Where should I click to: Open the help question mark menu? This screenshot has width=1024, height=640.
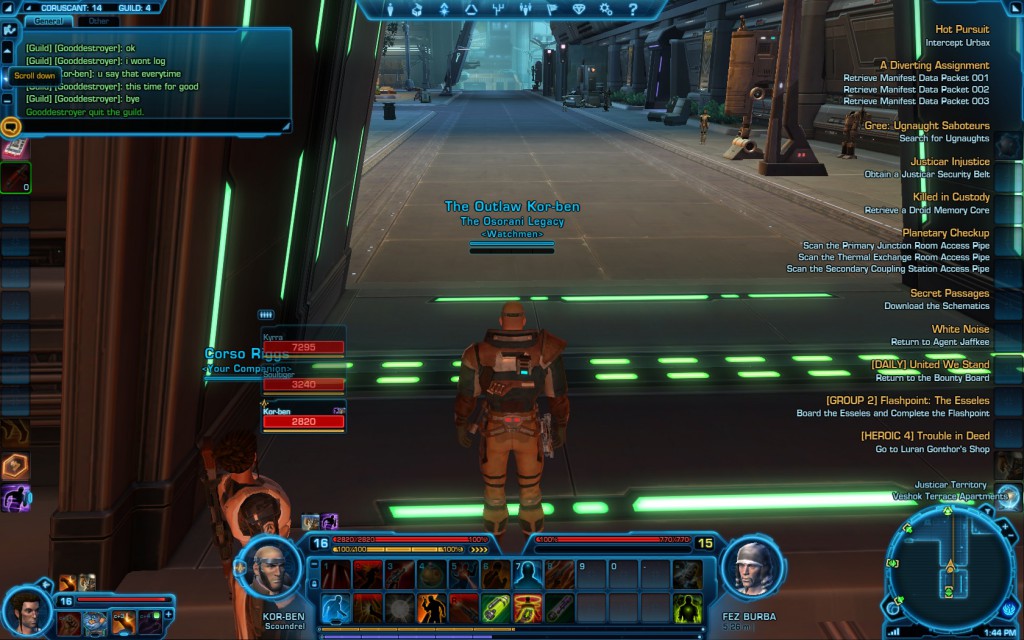[632, 10]
